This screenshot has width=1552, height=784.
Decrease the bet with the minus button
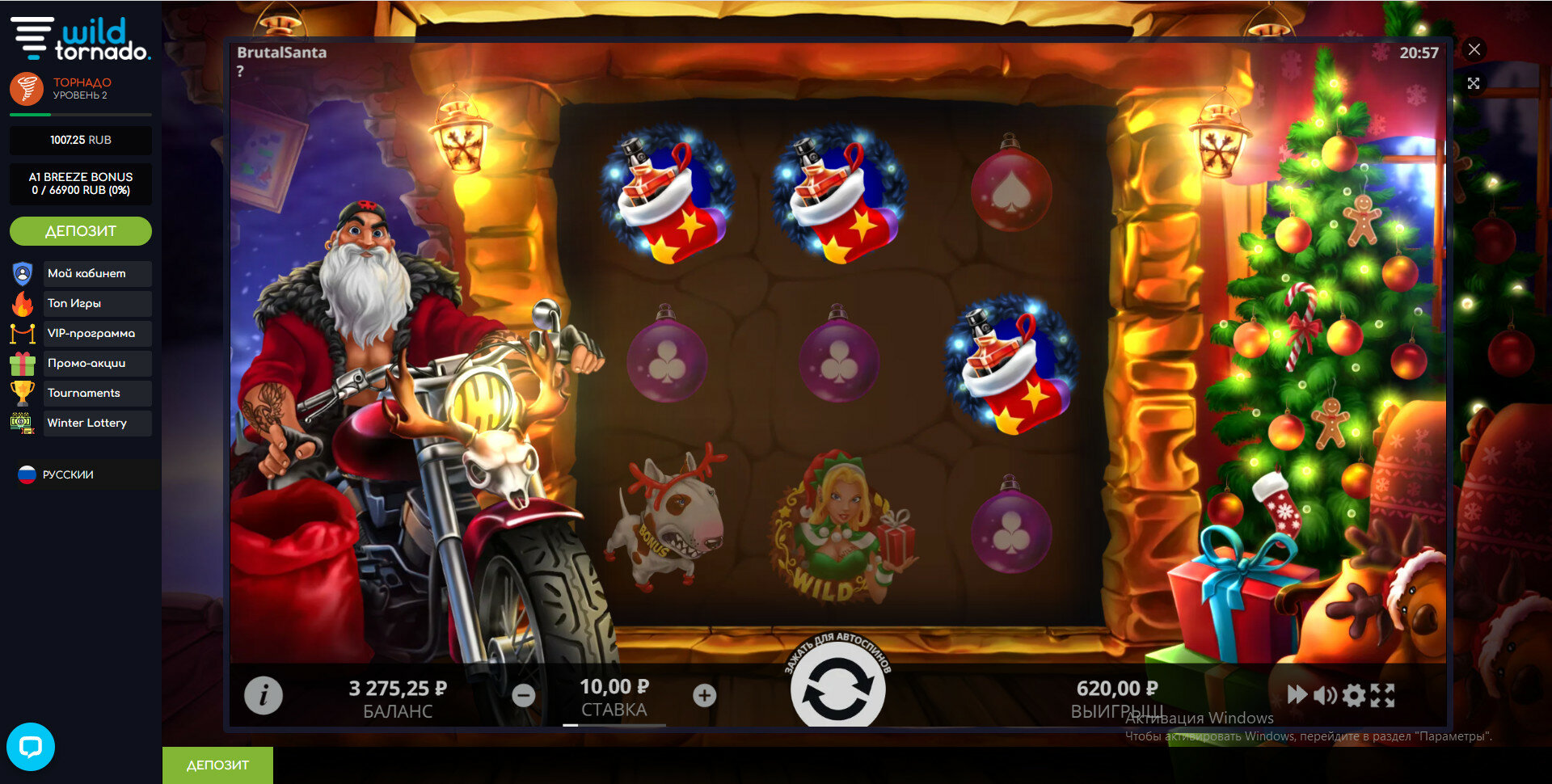(x=524, y=695)
